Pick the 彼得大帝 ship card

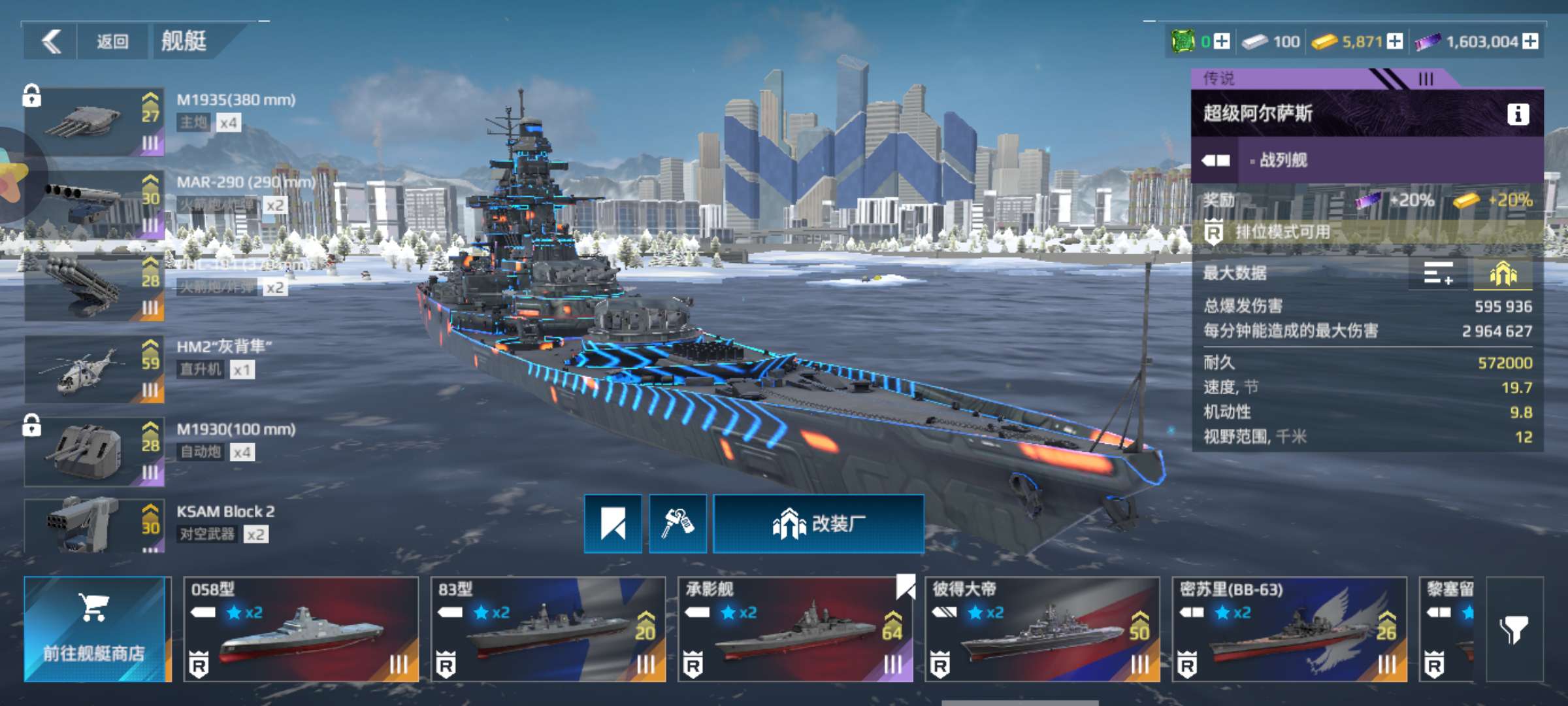point(1042,629)
